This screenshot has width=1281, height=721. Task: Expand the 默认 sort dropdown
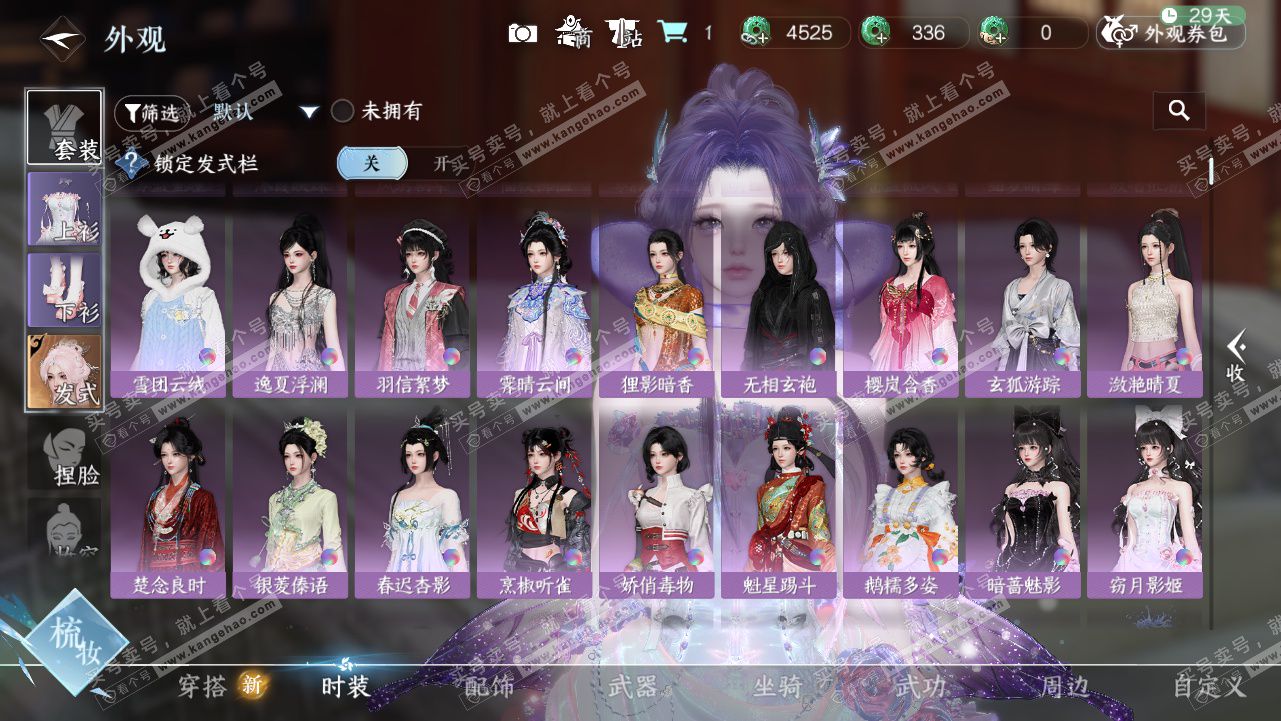[x=309, y=112]
